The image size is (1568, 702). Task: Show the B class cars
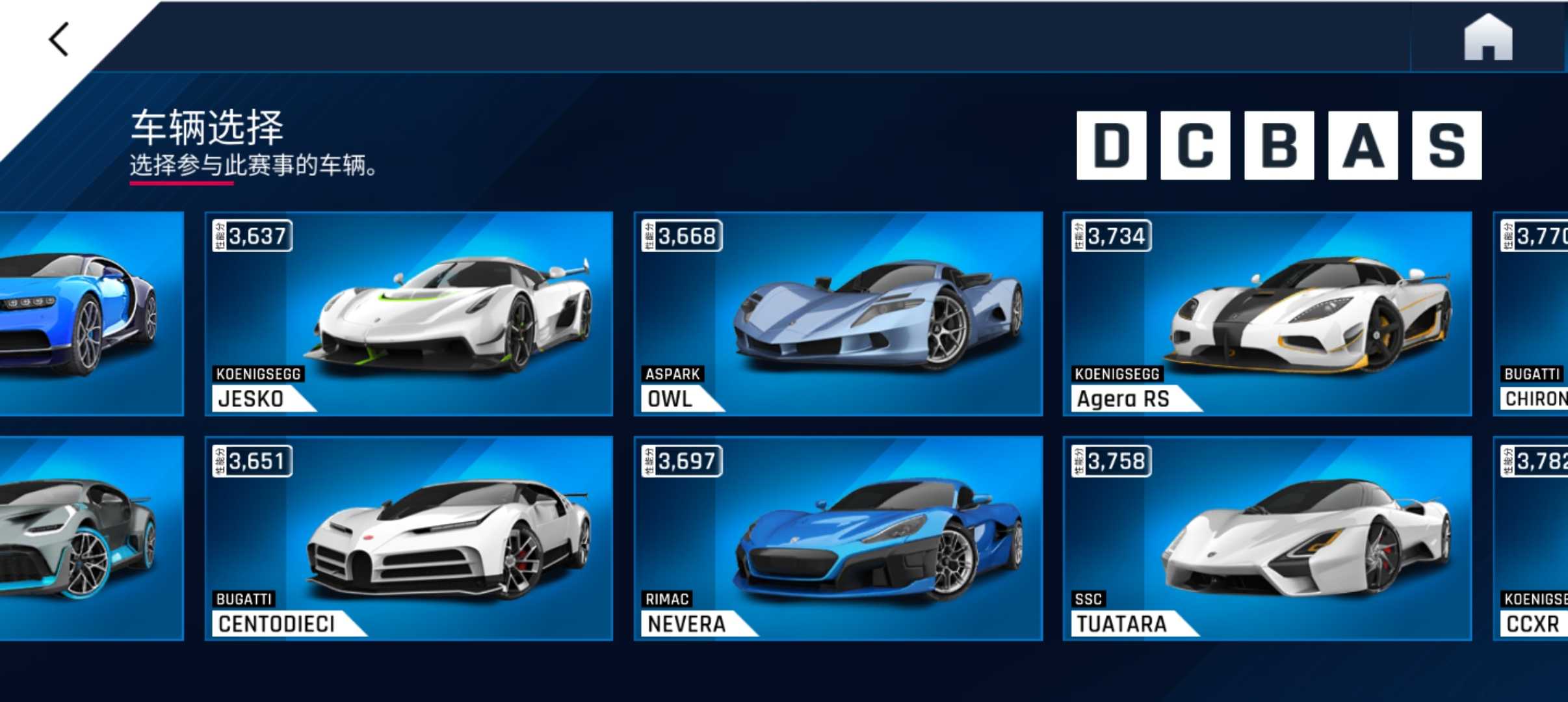pos(1279,146)
